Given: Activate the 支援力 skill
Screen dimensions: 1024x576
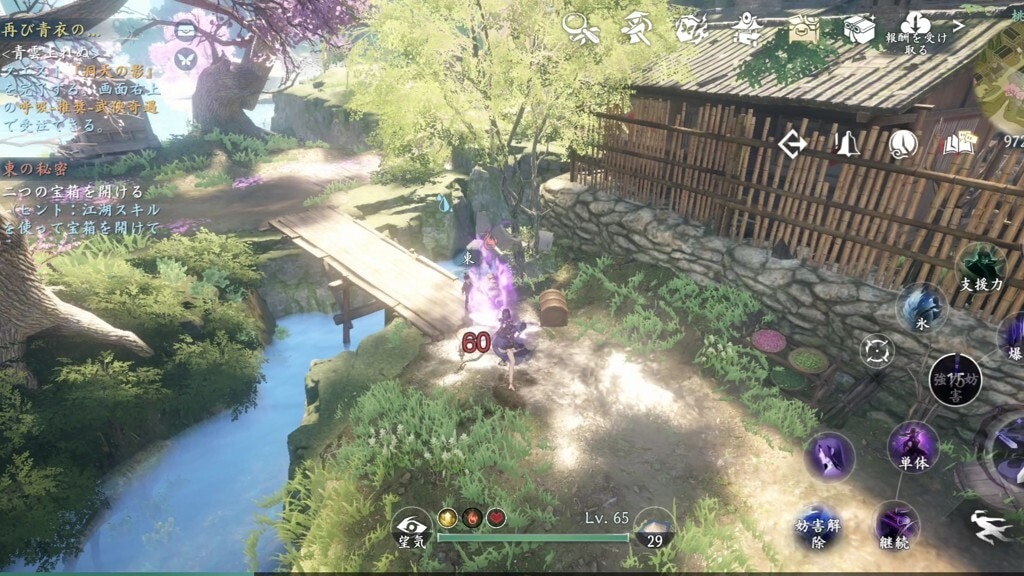Looking at the screenshot, I should (x=981, y=268).
